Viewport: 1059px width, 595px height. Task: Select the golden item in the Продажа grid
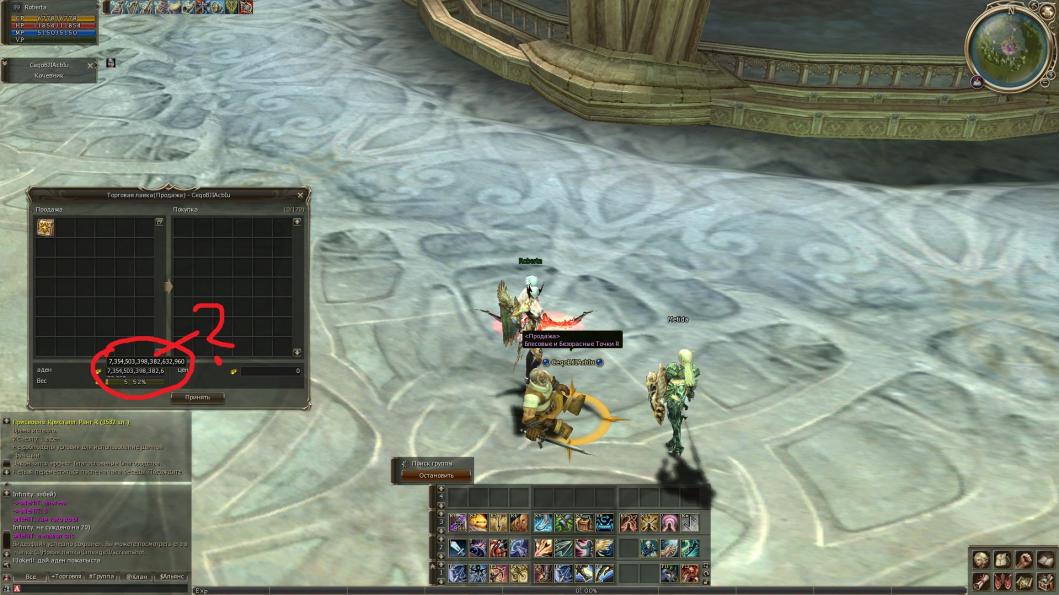(x=46, y=228)
